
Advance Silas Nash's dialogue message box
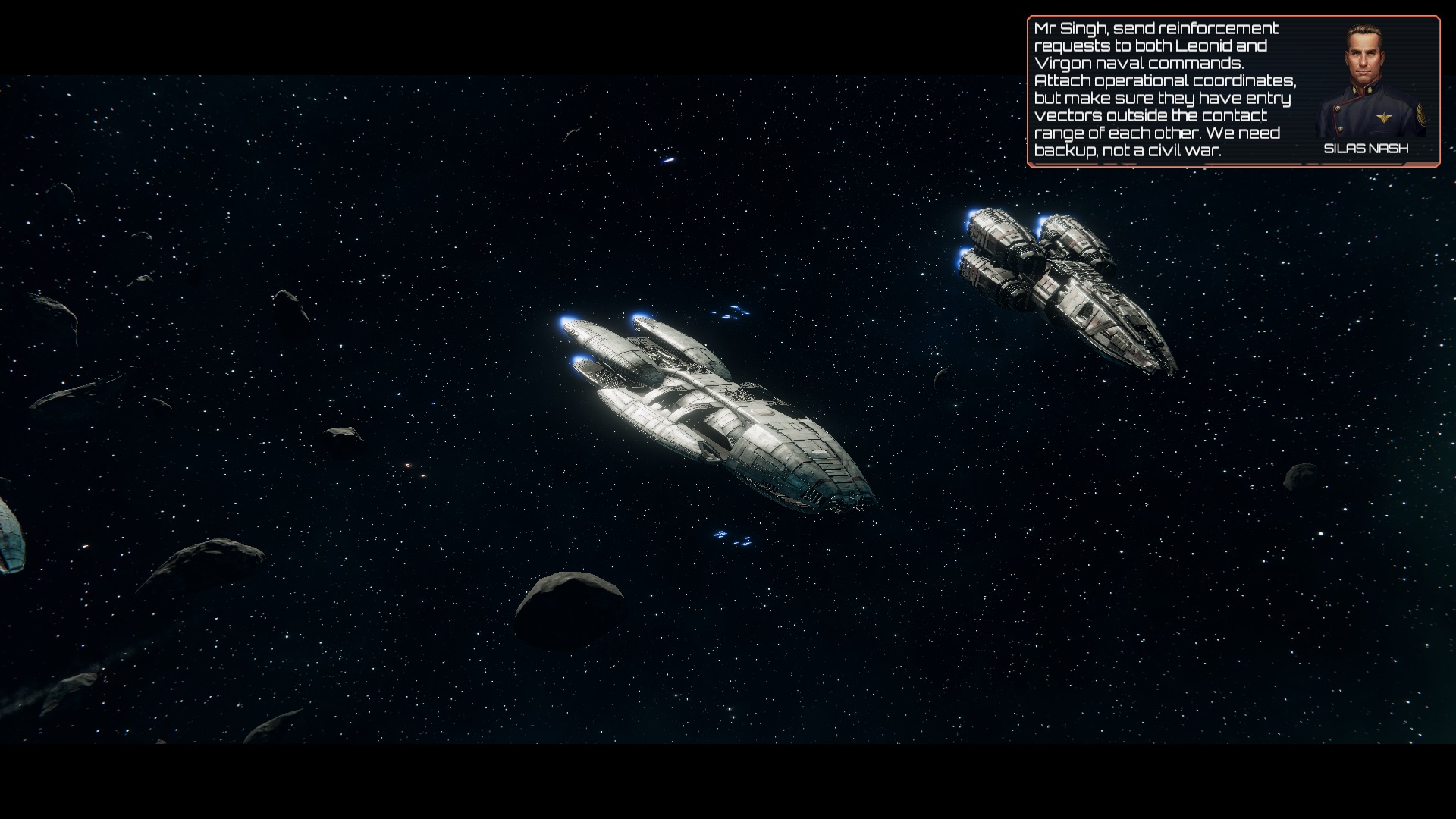coord(1165,90)
